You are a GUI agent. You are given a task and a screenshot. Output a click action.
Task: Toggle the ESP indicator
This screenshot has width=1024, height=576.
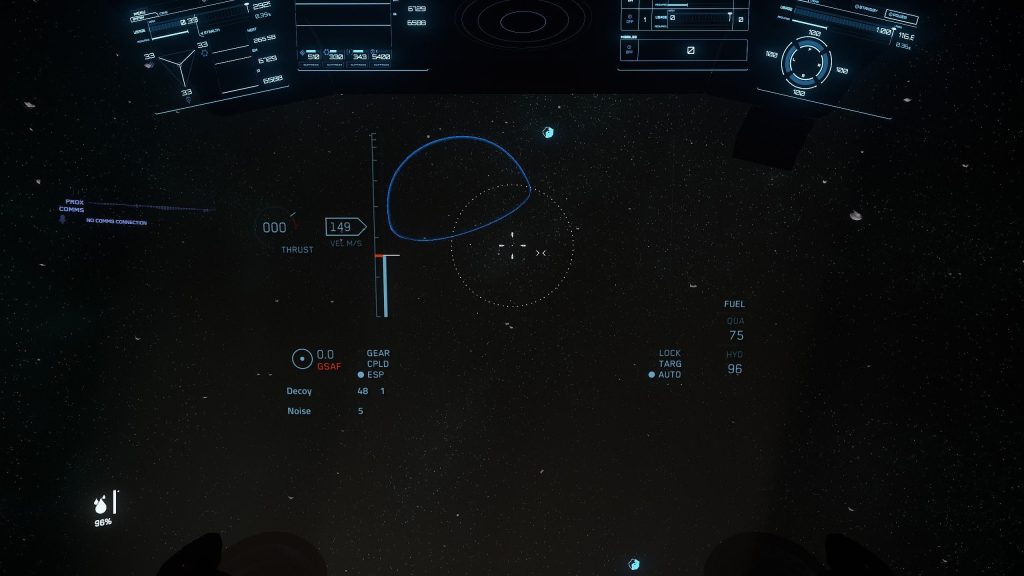[371, 374]
